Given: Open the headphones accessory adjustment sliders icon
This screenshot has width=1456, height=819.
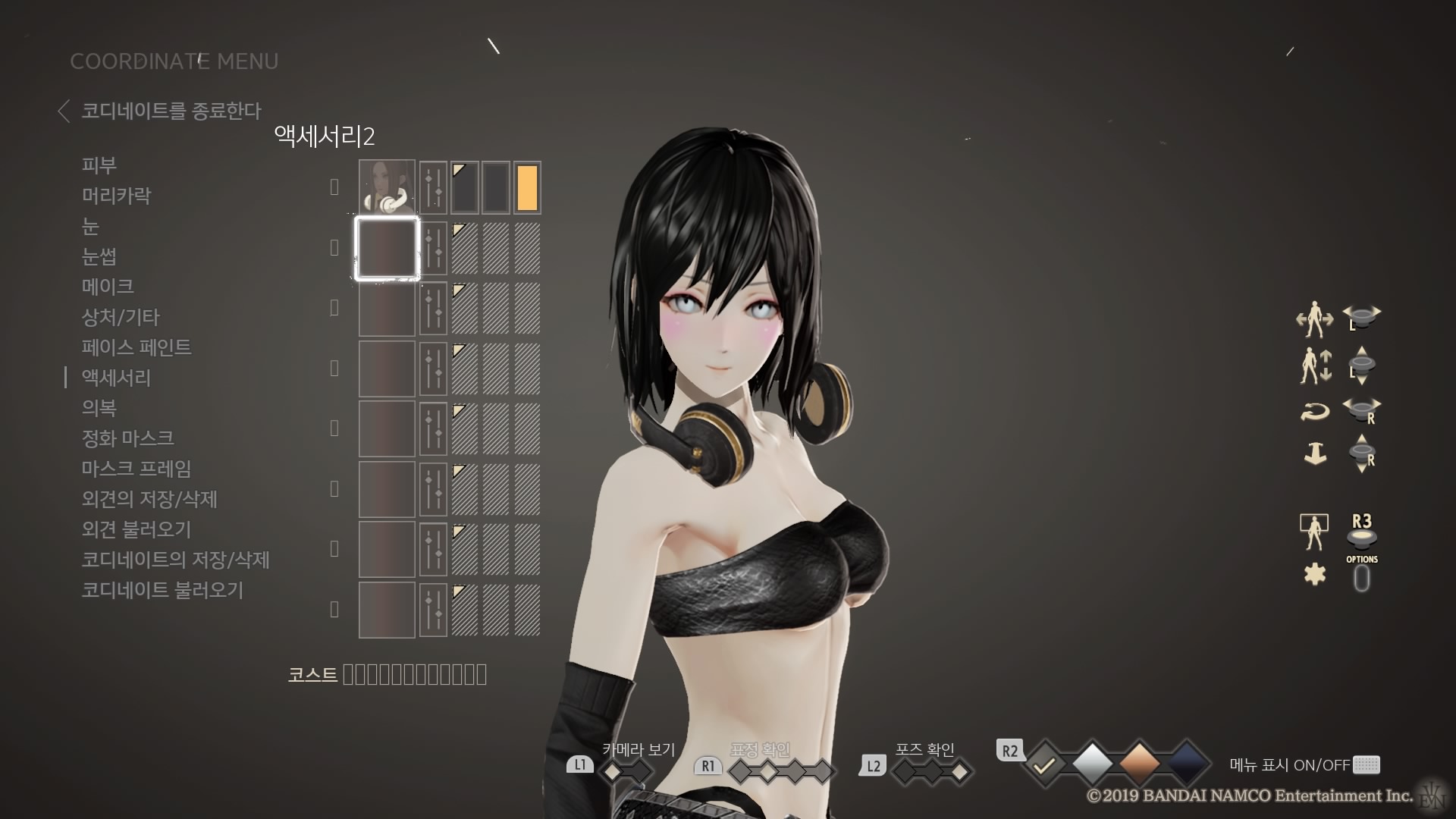Looking at the screenshot, I should coord(433,187).
